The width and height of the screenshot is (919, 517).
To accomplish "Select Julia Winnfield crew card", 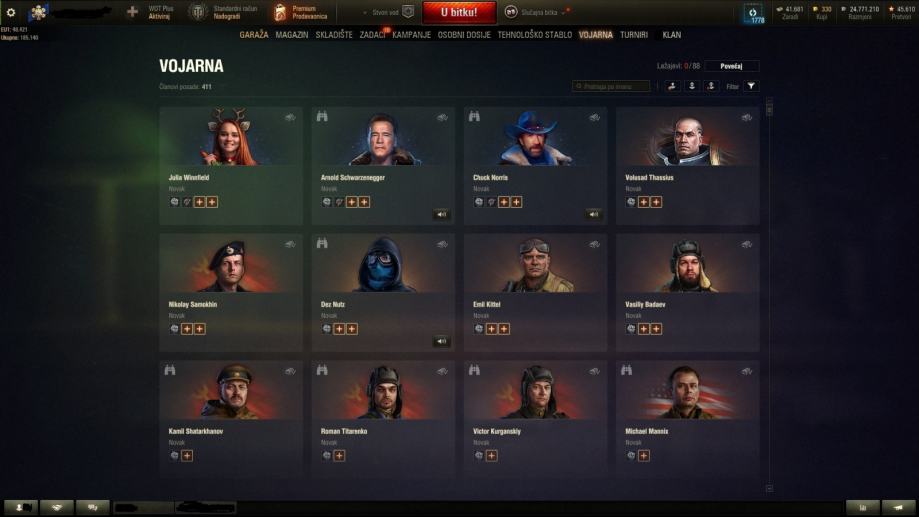I will [231, 165].
